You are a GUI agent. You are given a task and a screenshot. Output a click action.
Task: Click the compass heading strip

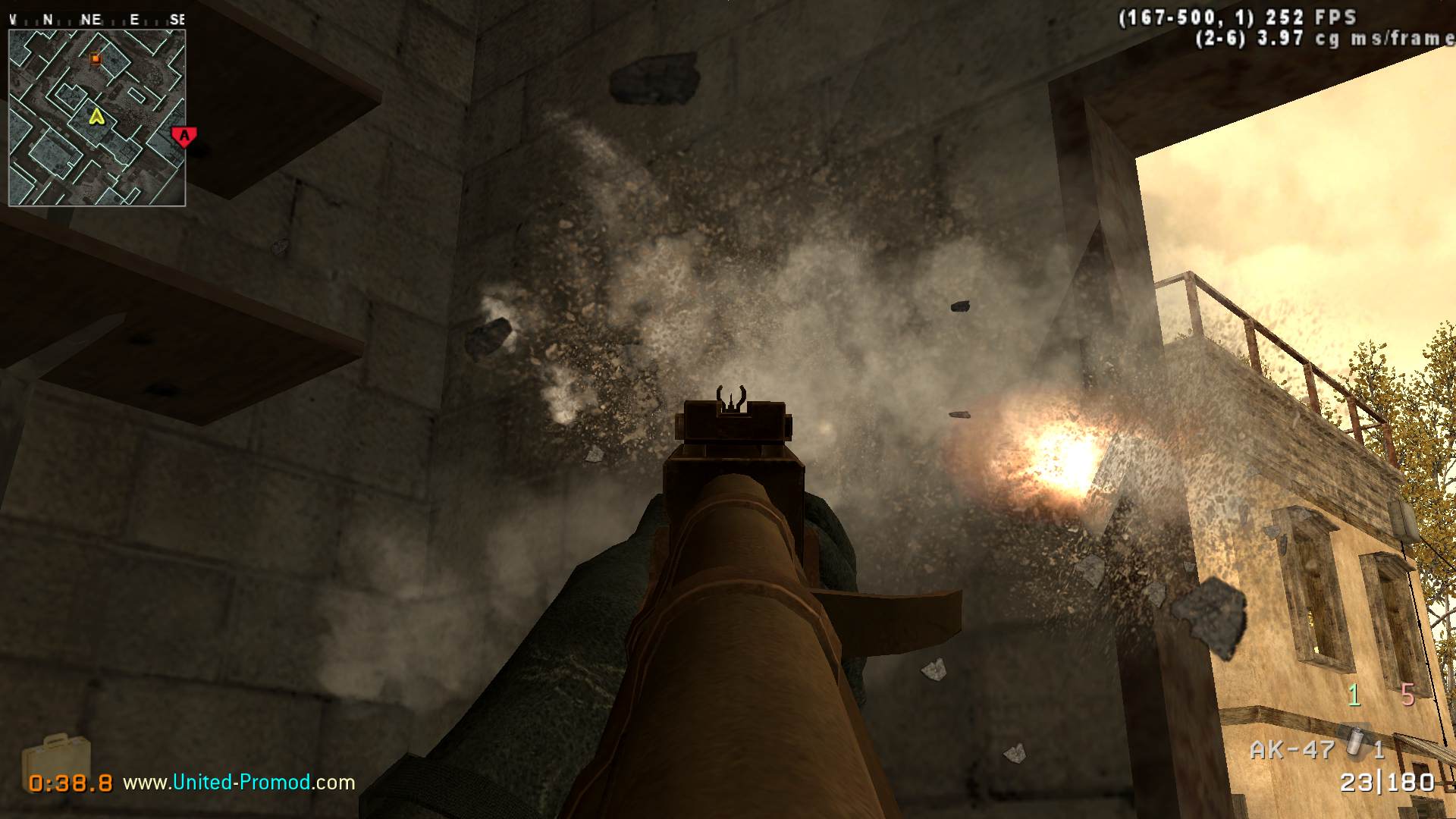[97, 20]
